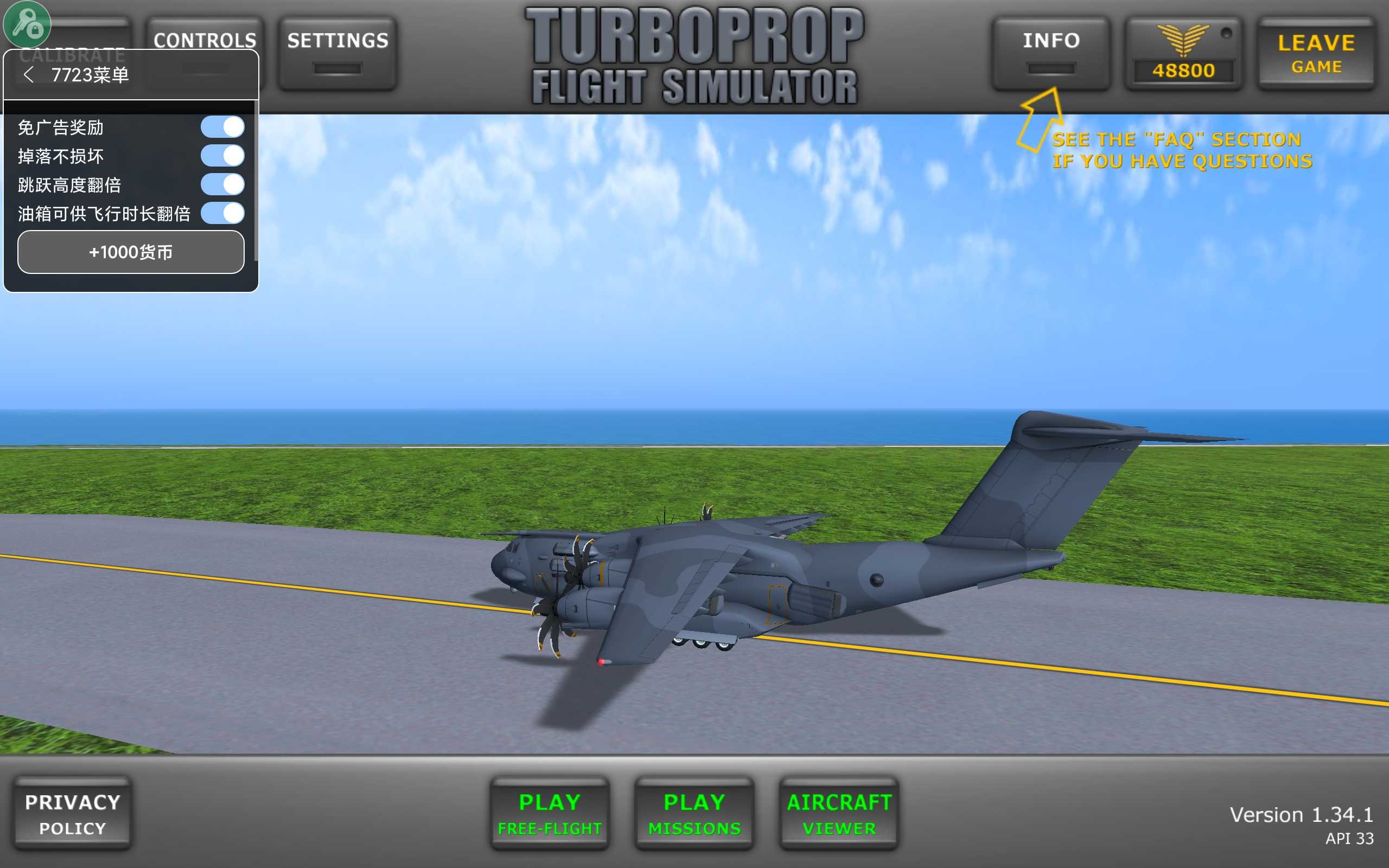Toggle the 油箱可供飞行时长翻倍 switch
The width and height of the screenshot is (1389, 868).
tap(222, 213)
